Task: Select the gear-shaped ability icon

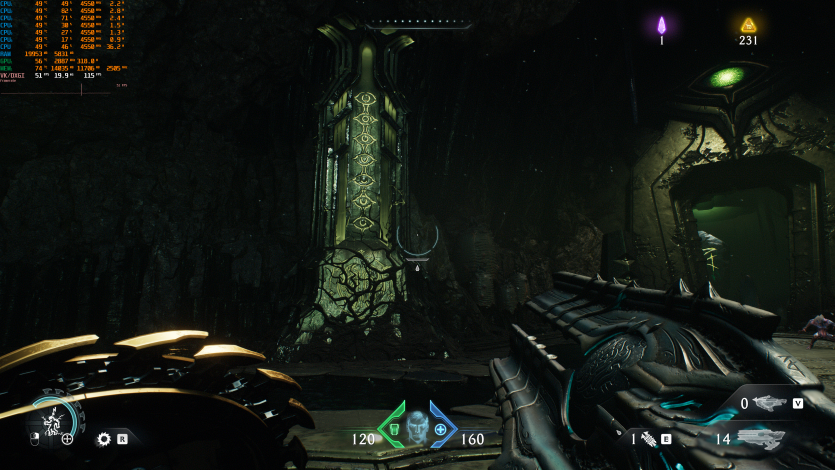Action: [103, 438]
